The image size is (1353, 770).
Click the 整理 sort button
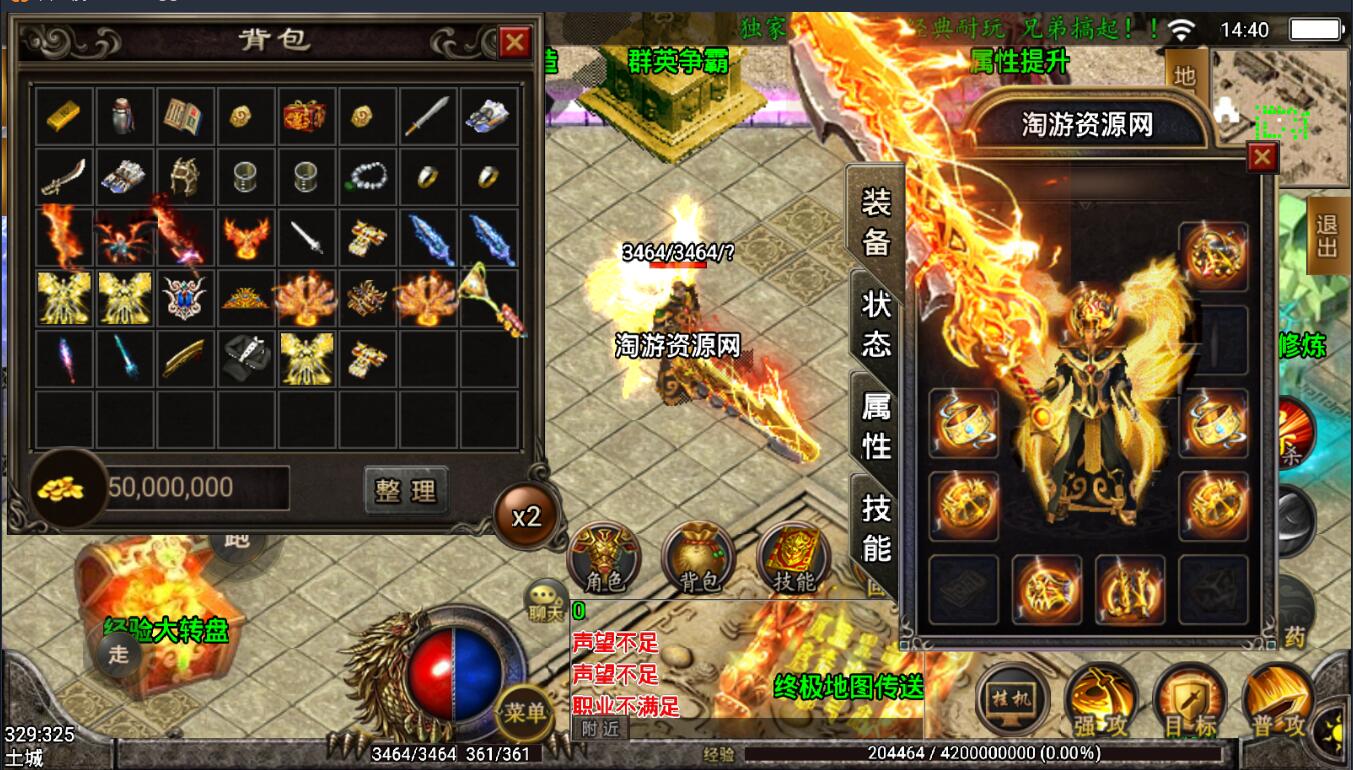[405, 490]
